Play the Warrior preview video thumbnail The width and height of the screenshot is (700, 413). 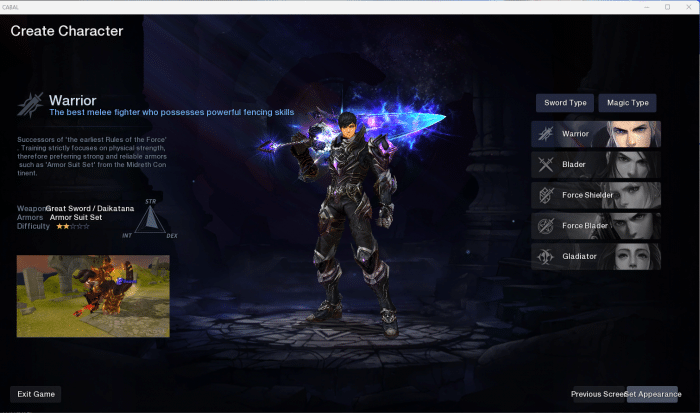pos(93,295)
